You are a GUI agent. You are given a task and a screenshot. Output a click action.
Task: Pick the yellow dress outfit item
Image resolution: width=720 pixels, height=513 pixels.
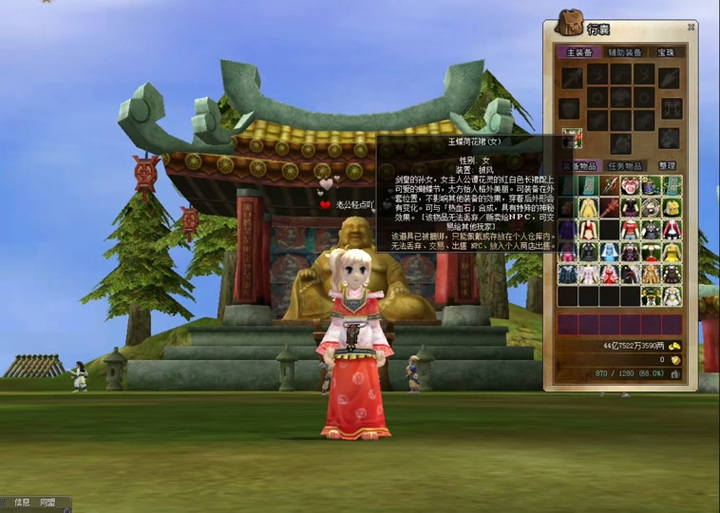tap(588, 208)
